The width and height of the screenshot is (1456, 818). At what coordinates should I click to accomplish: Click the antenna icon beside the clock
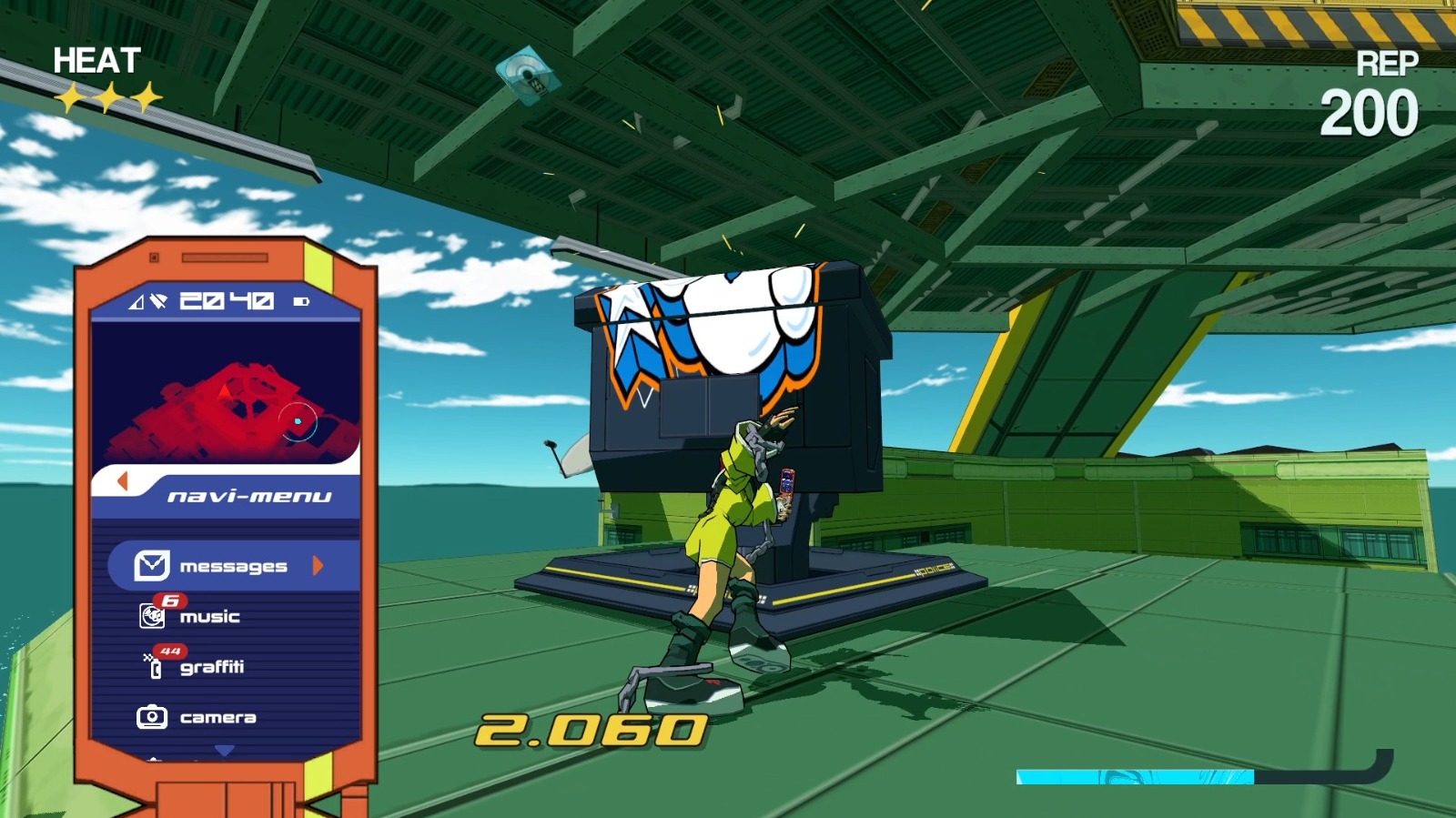(159, 301)
